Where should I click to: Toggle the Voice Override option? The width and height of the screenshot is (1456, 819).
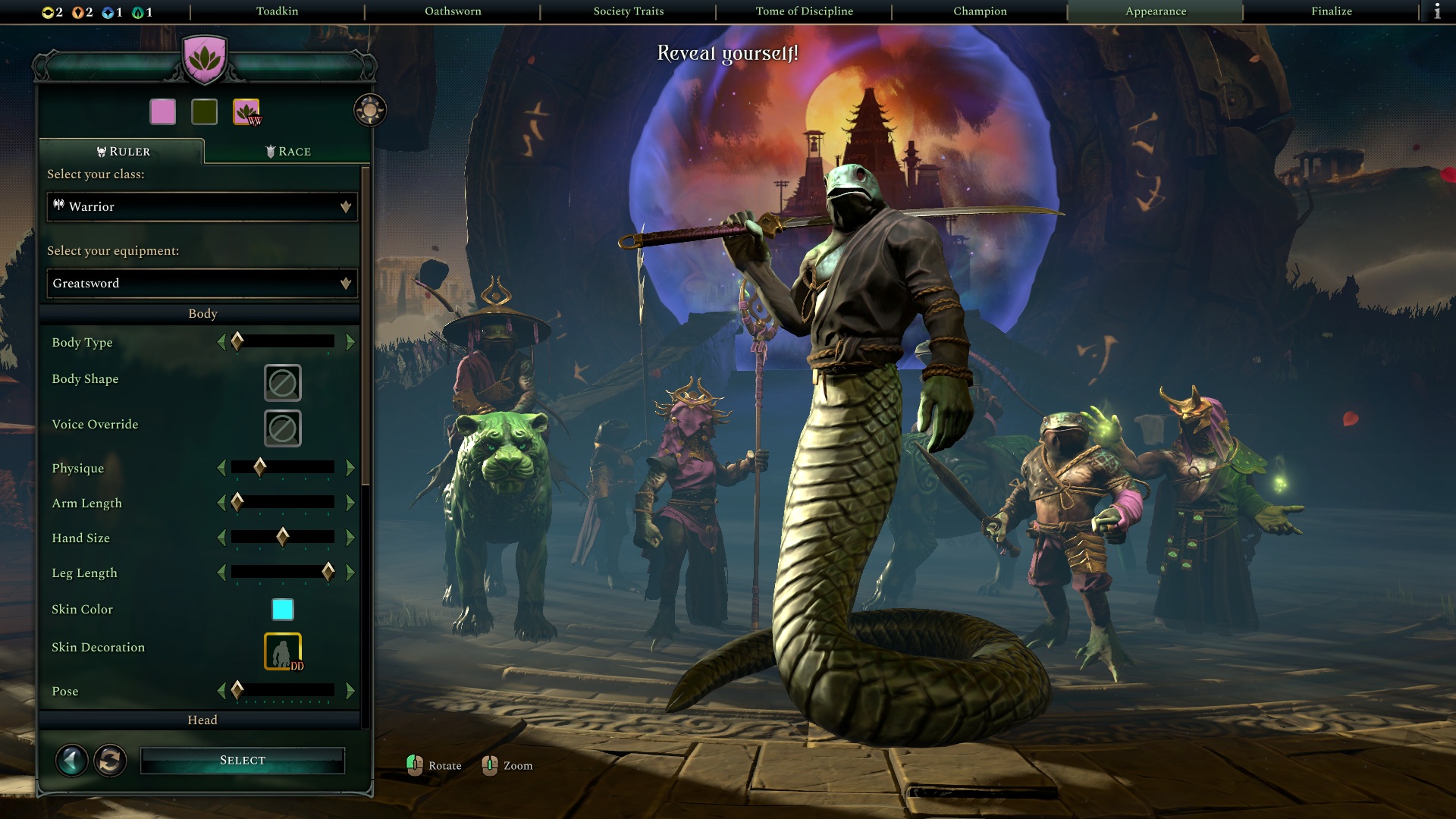point(281,428)
